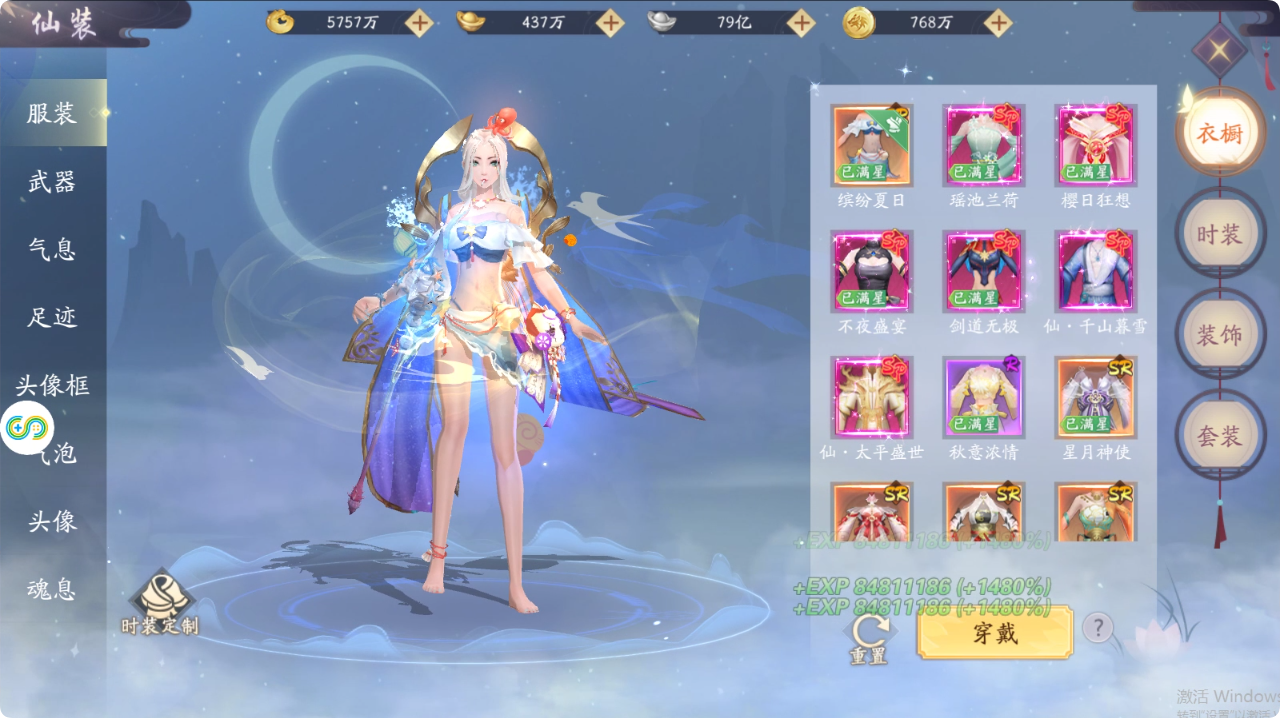Screen dimensions: 1280x718
Task: Select the 缤纷夏日 outfit
Action: point(871,146)
